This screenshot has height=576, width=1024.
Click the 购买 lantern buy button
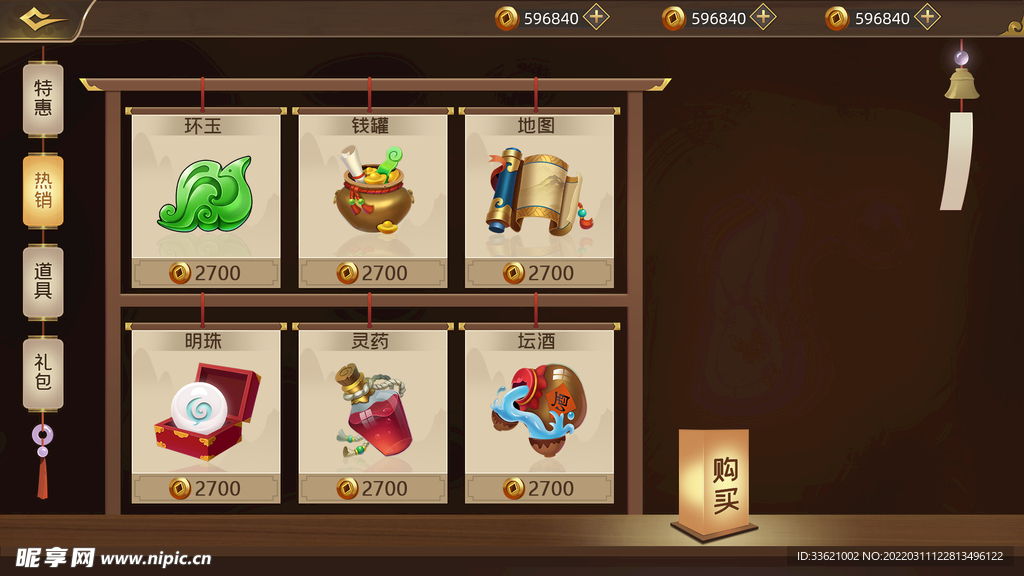click(x=714, y=484)
